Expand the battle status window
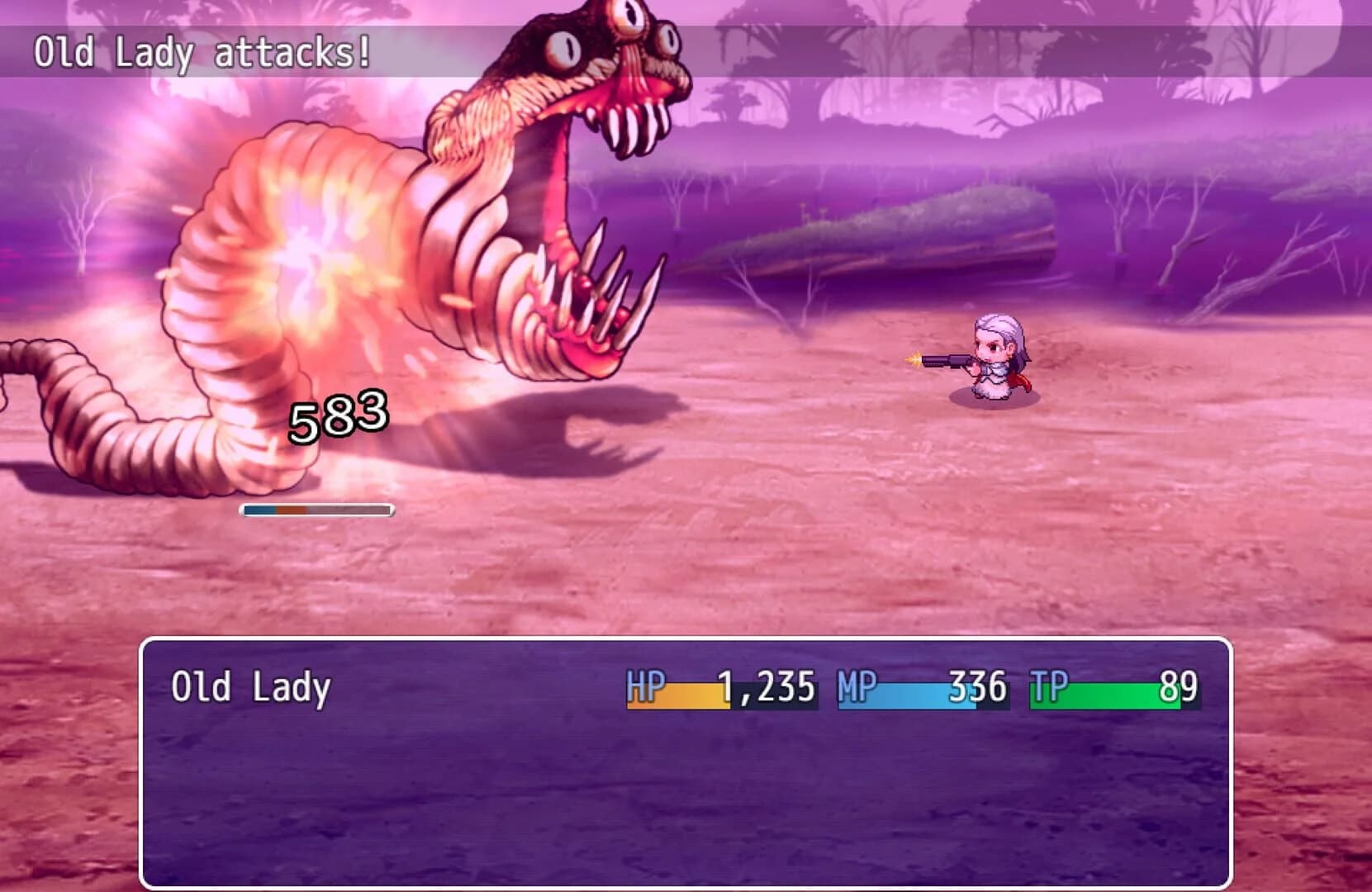The image size is (1372, 892). [686, 760]
